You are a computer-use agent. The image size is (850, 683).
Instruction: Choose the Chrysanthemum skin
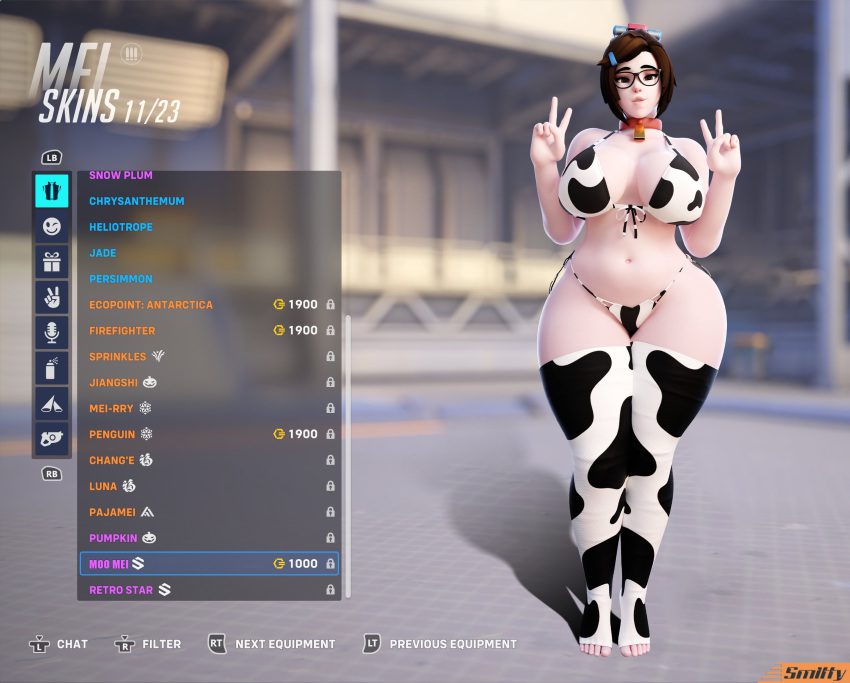137,201
